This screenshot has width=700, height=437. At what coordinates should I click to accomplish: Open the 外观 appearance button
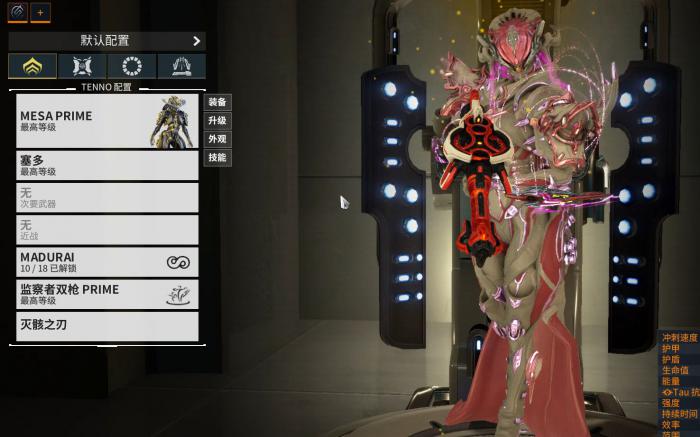217,139
